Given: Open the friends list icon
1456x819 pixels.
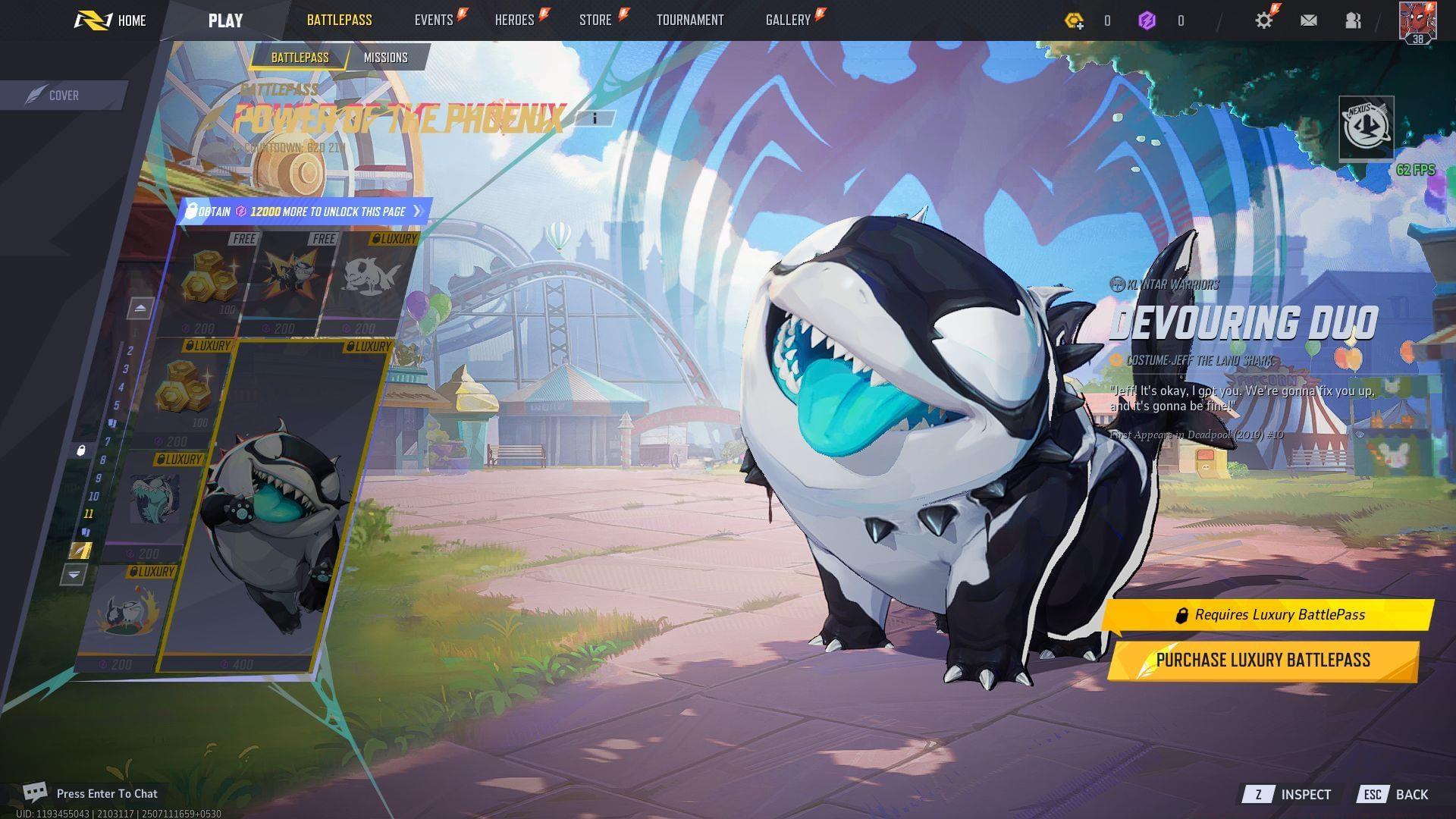Looking at the screenshot, I should pos(1354,20).
